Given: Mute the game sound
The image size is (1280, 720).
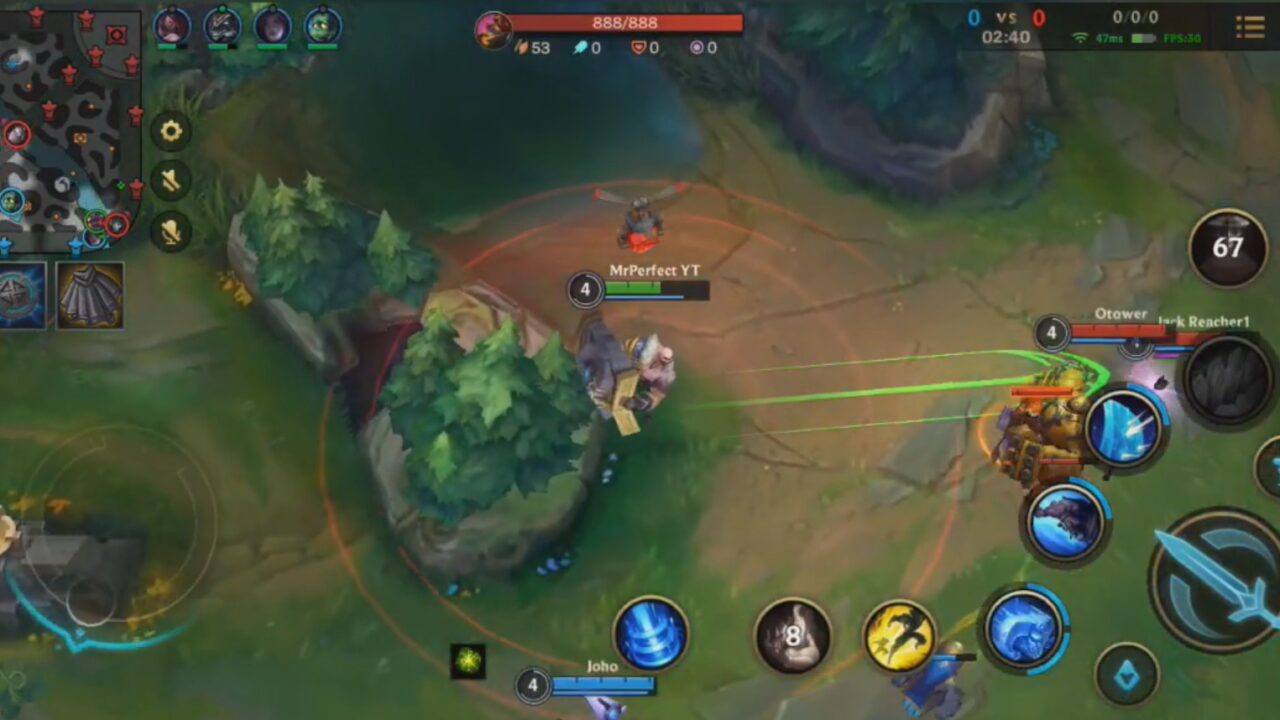Looking at the screenshot, I should click(170, 182).
